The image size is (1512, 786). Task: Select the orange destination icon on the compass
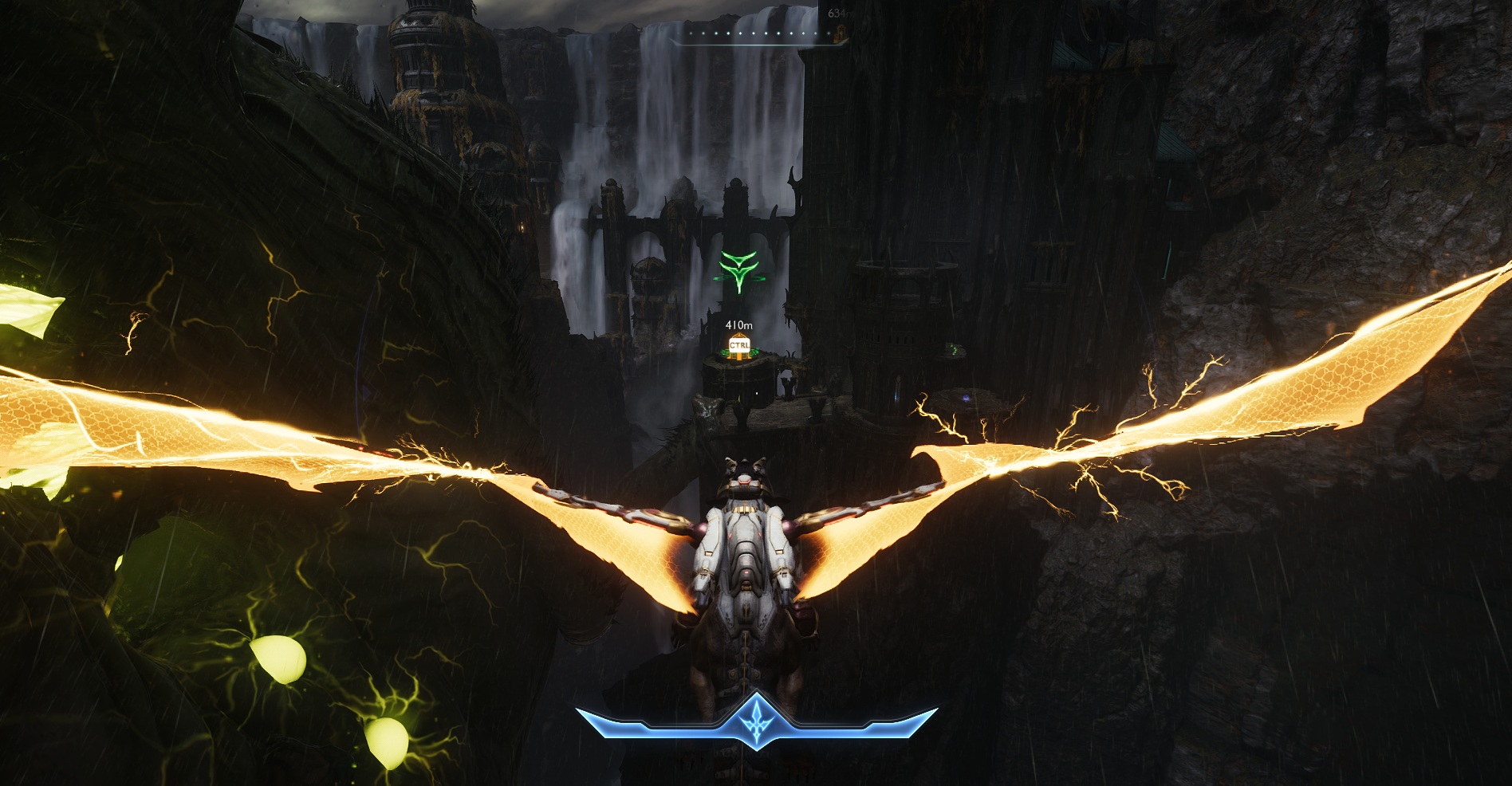tap(839, 33)
